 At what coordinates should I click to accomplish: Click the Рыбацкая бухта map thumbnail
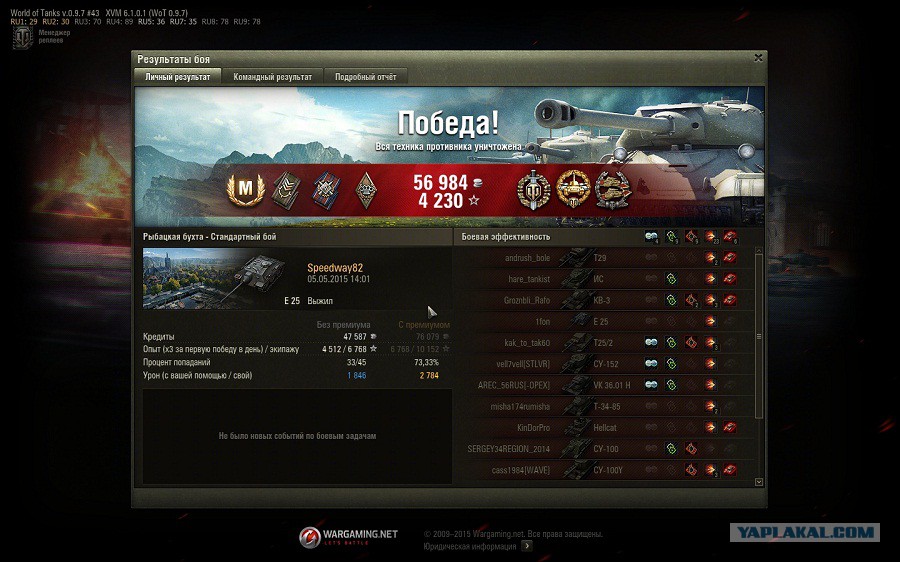(192, 279)
